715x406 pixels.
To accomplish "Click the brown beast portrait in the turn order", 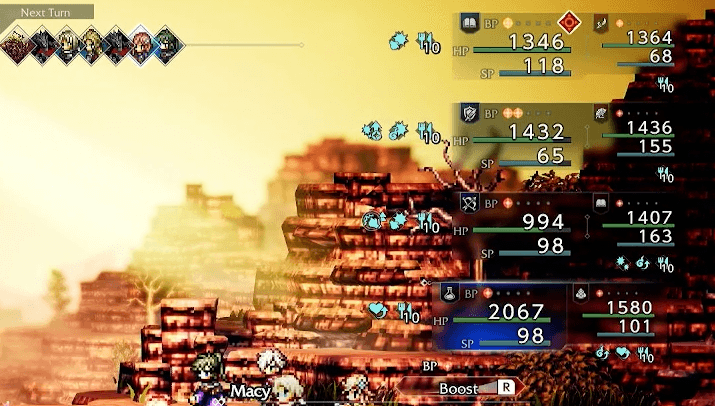I will point(16,43).
